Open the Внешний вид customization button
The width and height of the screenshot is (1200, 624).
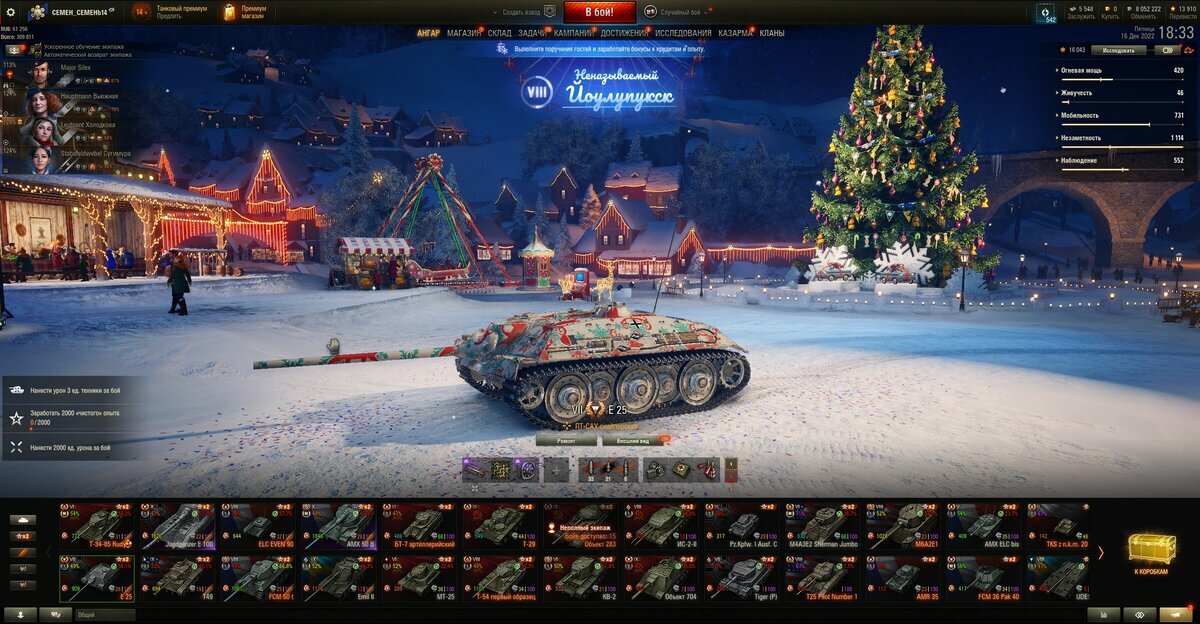pyautogui.click(x=632, y=439)
